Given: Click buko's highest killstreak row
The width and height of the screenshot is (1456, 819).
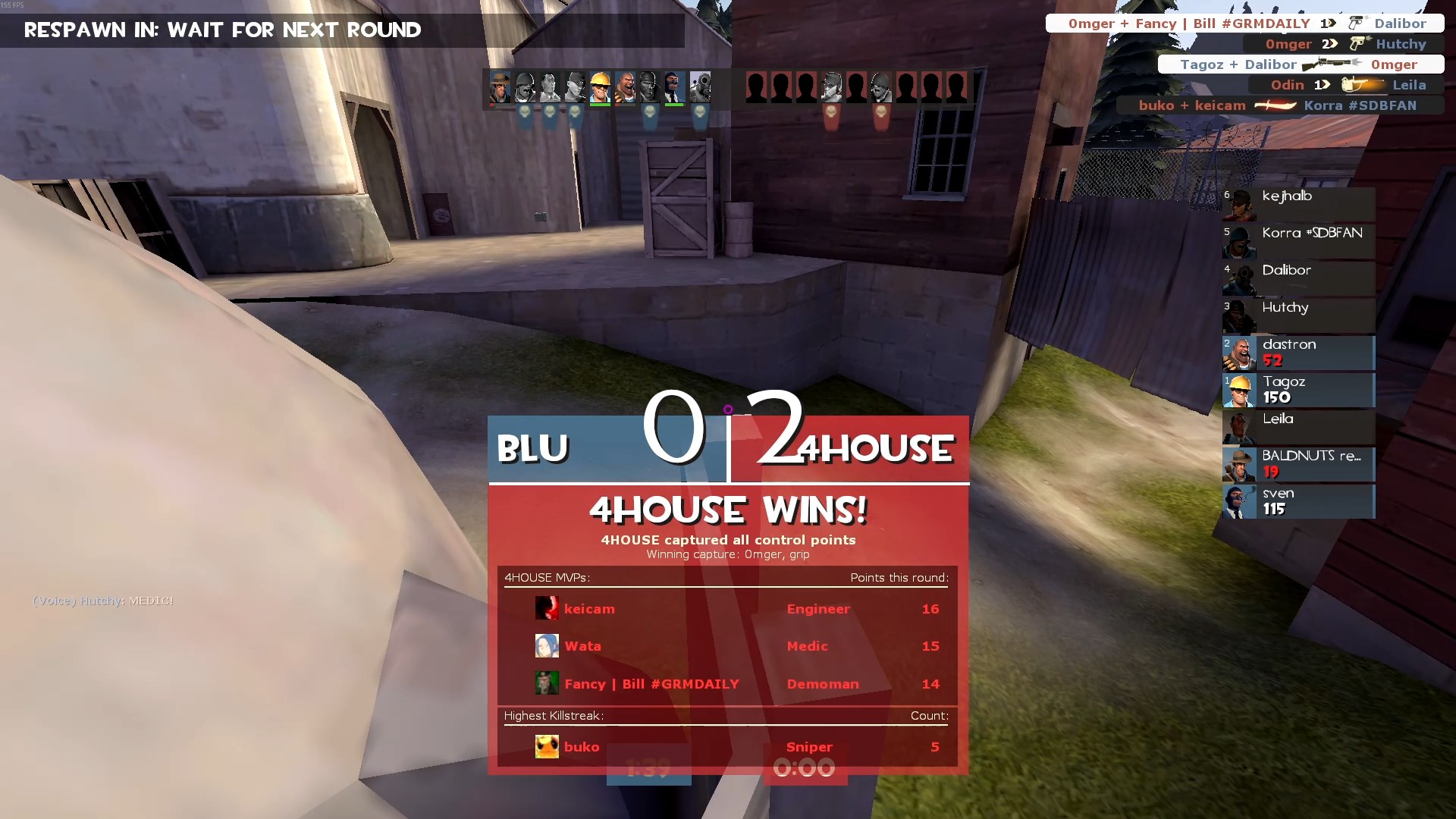Looking at the screenshot, I should (x=726, y=747).
